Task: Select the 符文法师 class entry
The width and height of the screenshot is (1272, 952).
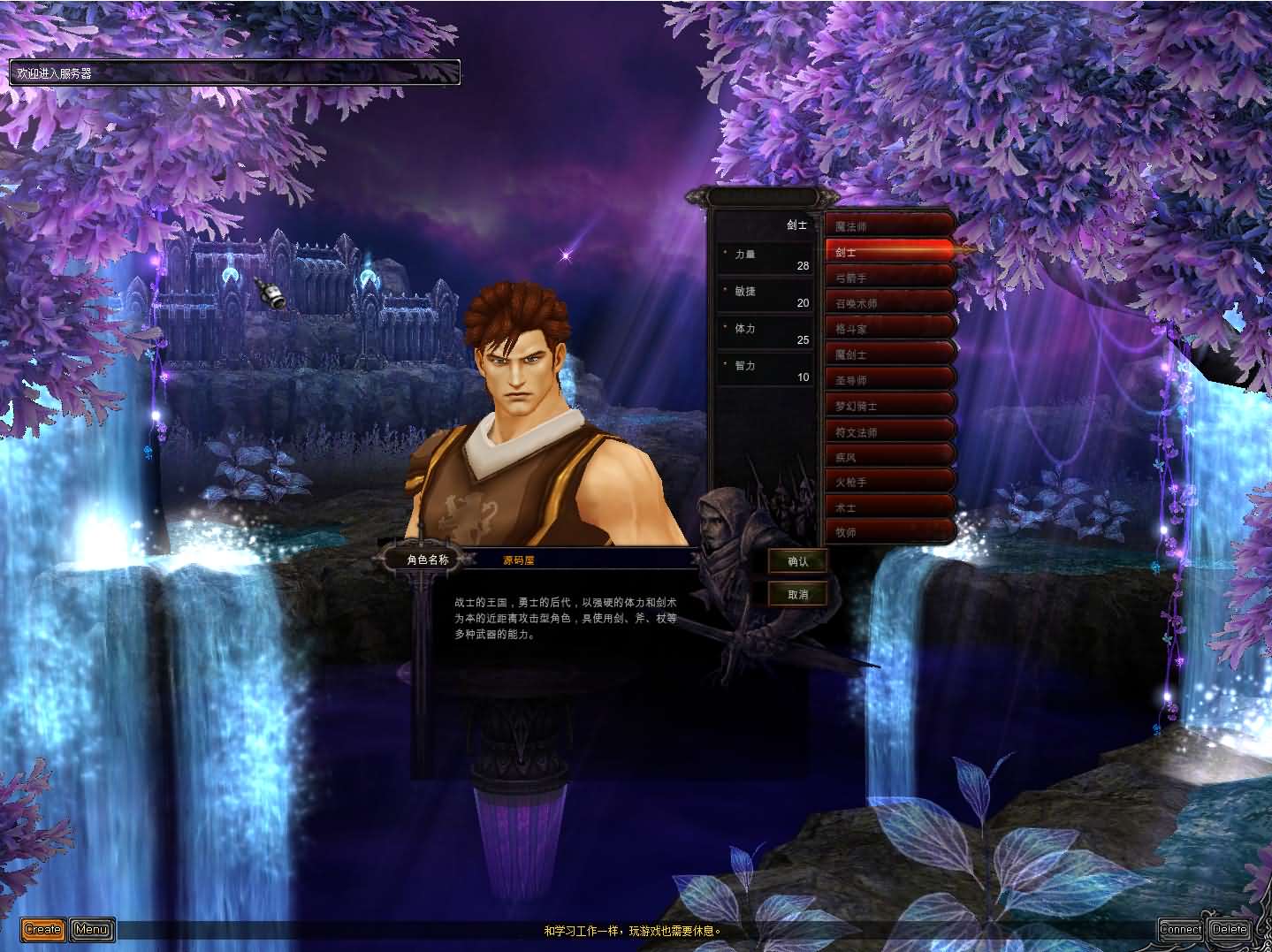Action: (889, 432)
